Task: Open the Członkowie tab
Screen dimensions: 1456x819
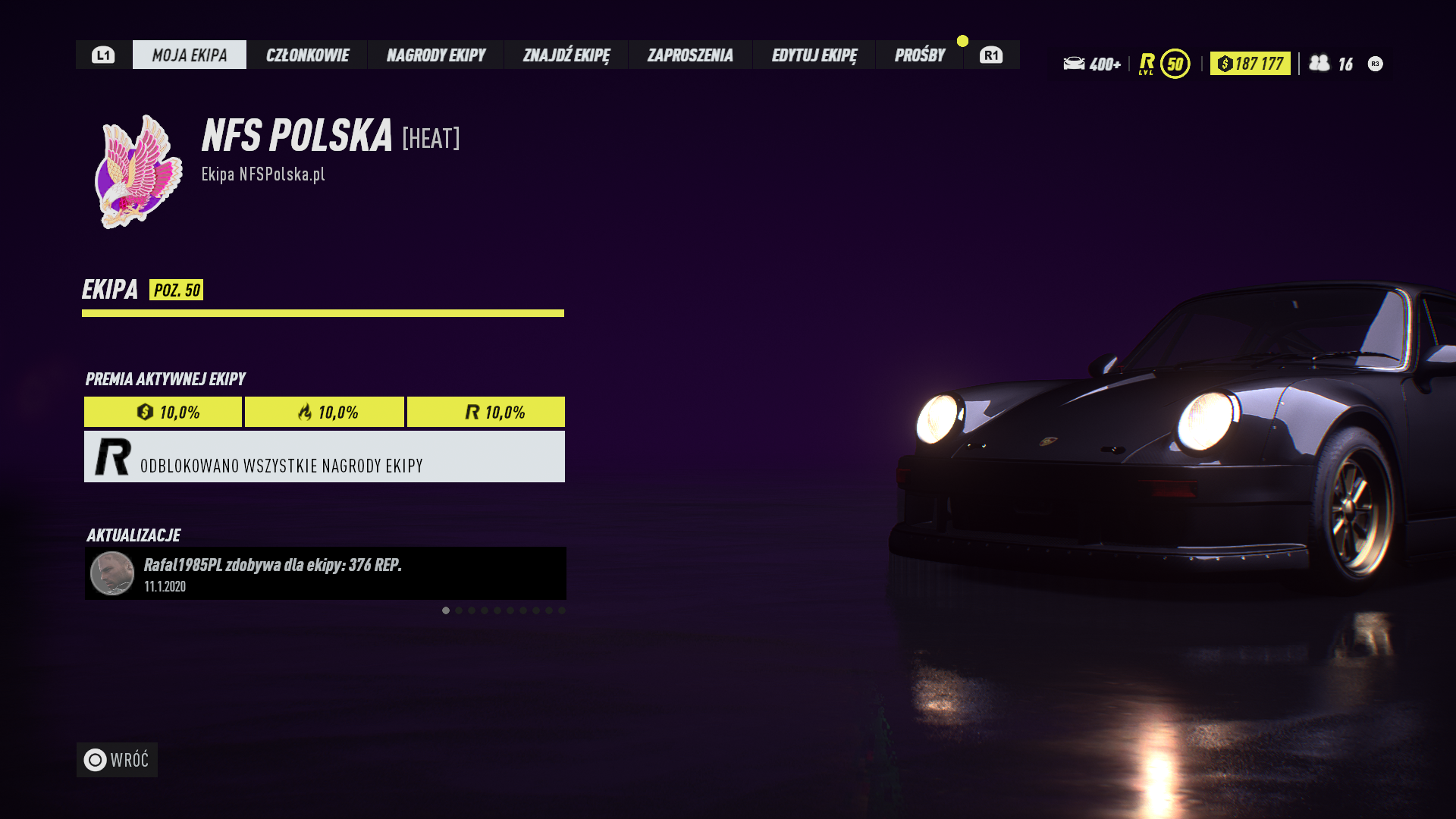Action: (x=307, y=55)
